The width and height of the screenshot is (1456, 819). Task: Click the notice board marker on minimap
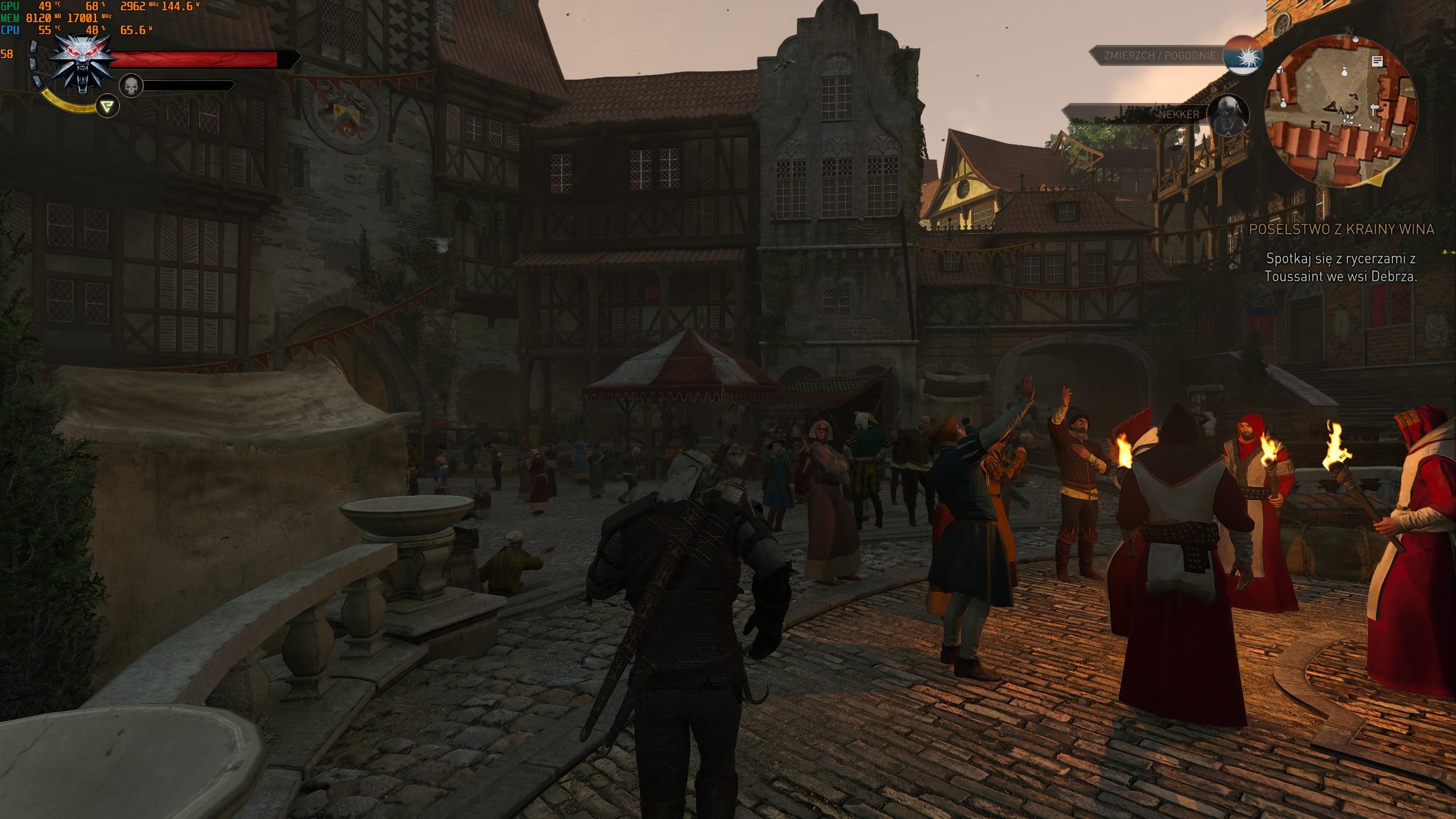click(x=1377, y=61)
